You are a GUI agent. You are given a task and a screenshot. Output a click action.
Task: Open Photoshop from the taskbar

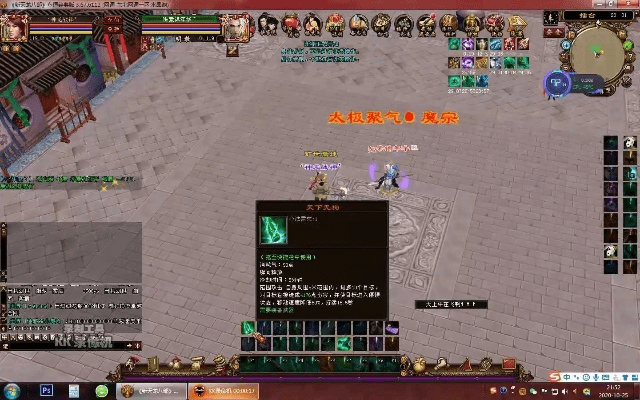tap(46, 389)
